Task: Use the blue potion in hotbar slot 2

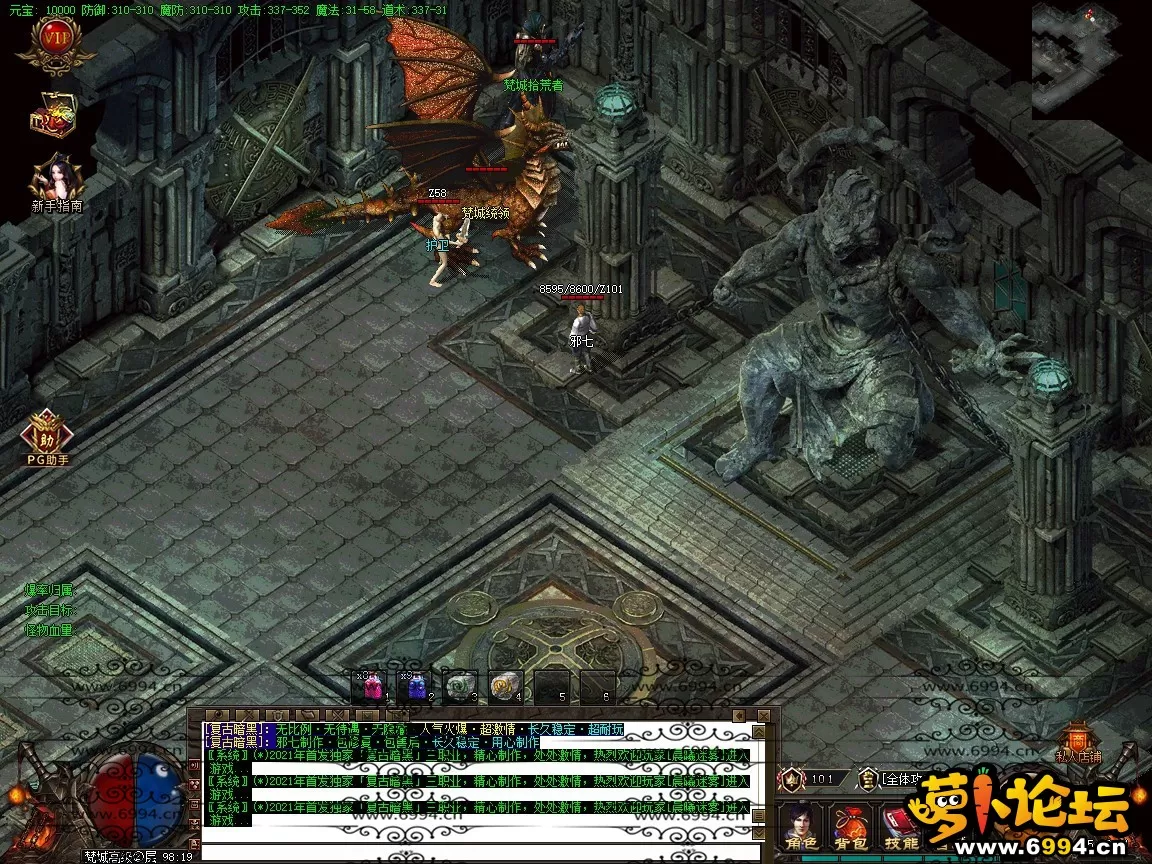Action: pos(418,686)
